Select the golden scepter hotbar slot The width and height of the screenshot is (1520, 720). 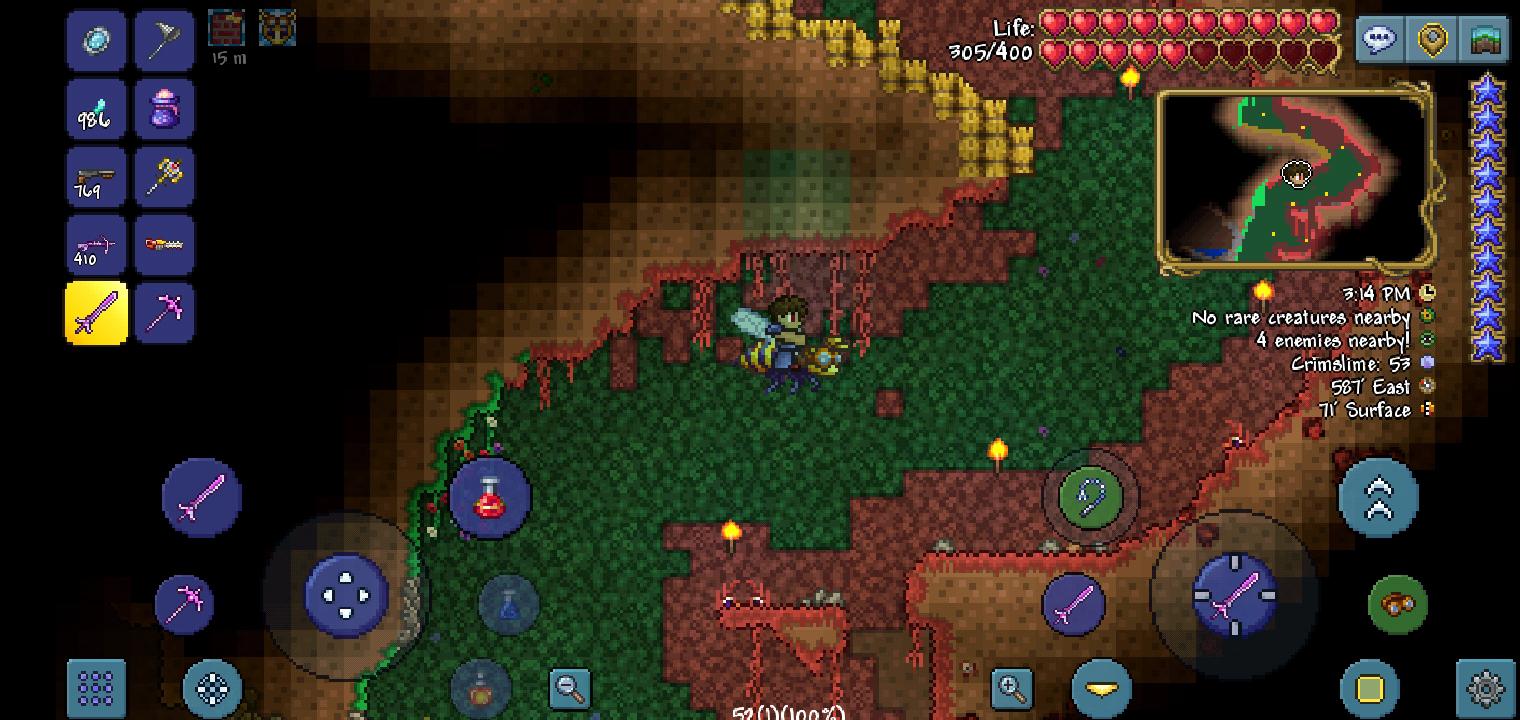[x=164, y=176]
